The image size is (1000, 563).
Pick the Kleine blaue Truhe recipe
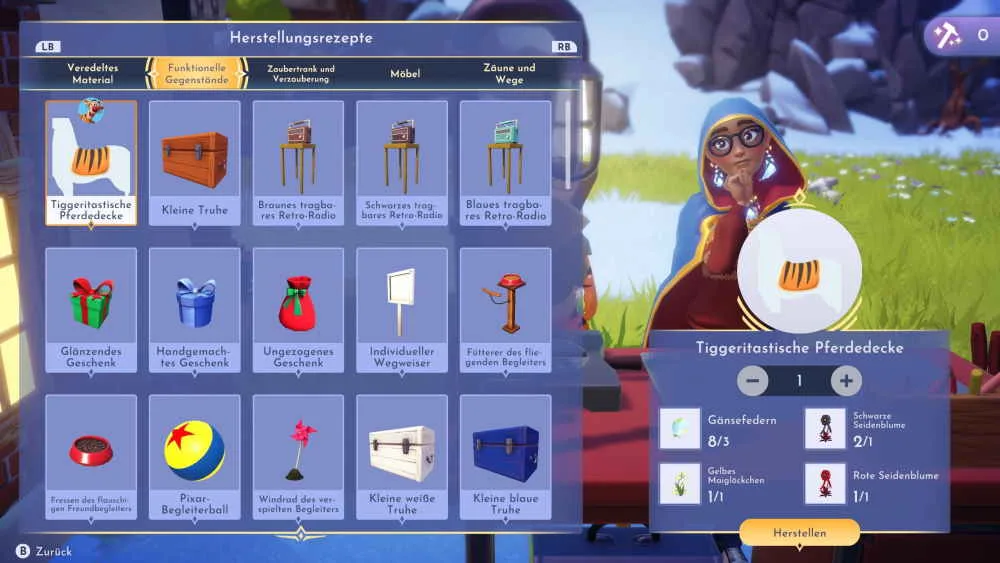click(505, 456)
